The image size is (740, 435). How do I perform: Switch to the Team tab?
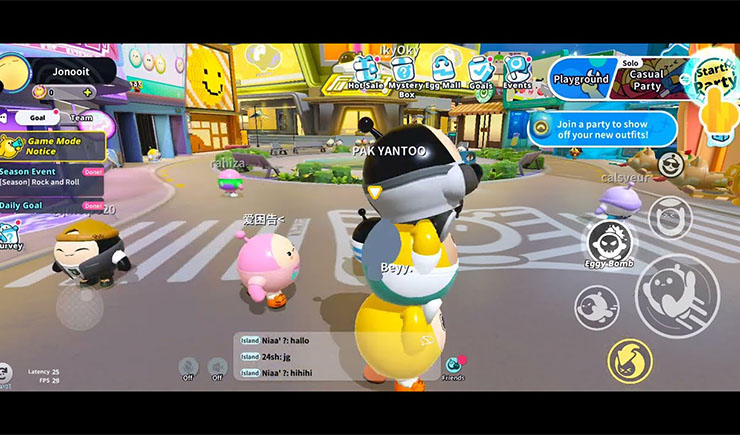[82, 117]
